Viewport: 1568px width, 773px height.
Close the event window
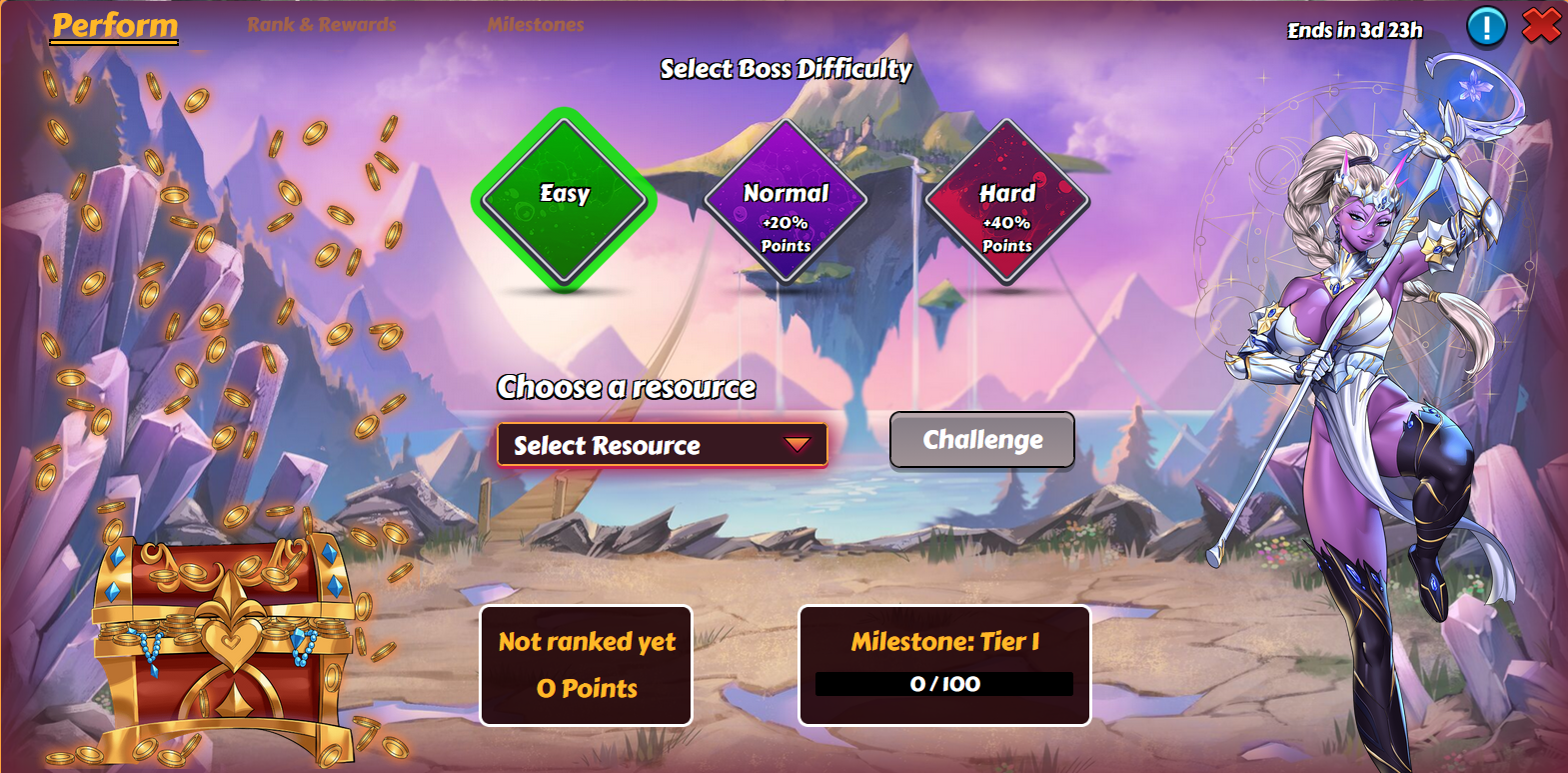pyautogui.click(x=1541, y=26)
